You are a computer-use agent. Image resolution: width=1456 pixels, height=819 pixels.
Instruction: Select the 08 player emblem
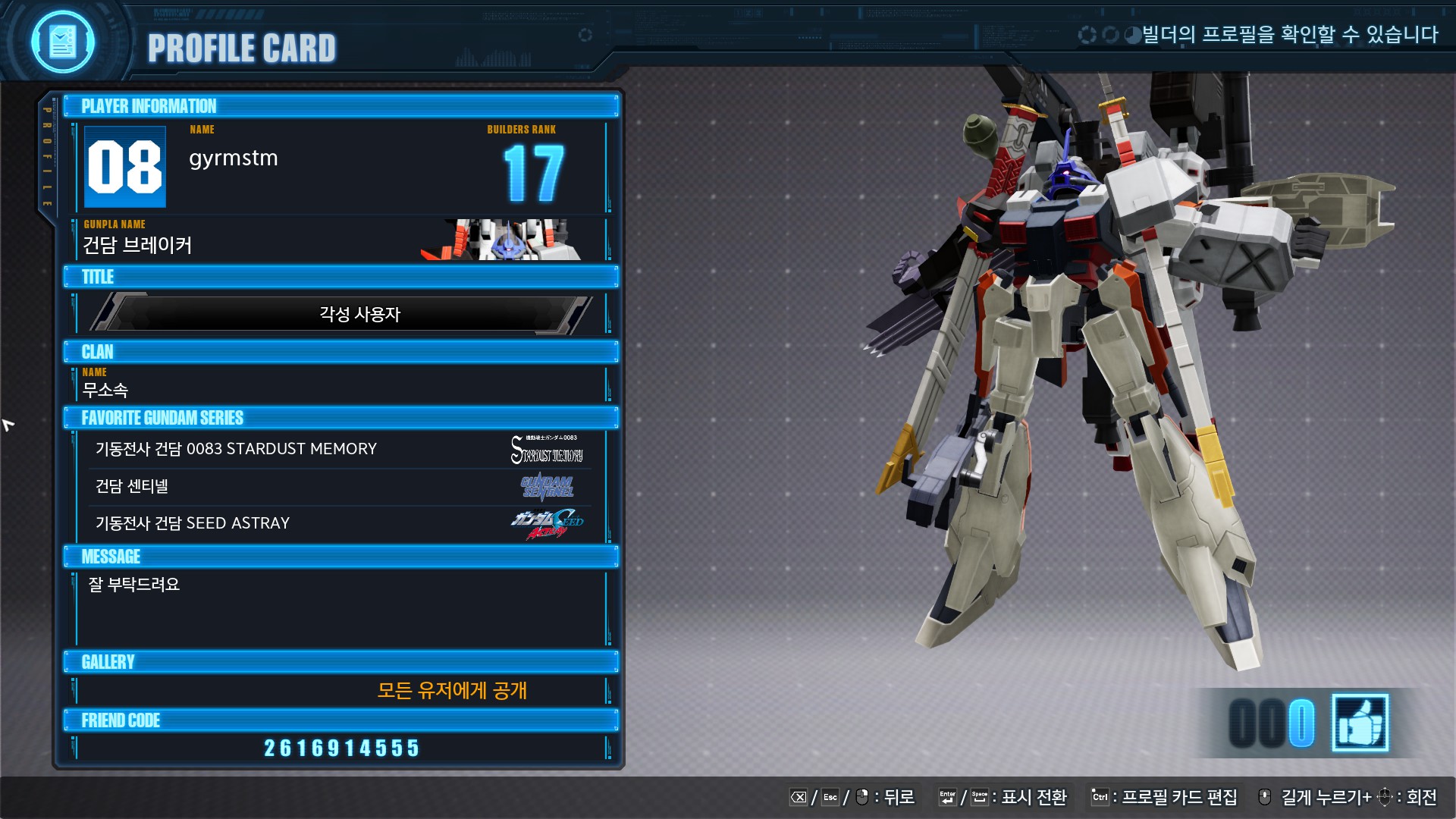point(125,167)
